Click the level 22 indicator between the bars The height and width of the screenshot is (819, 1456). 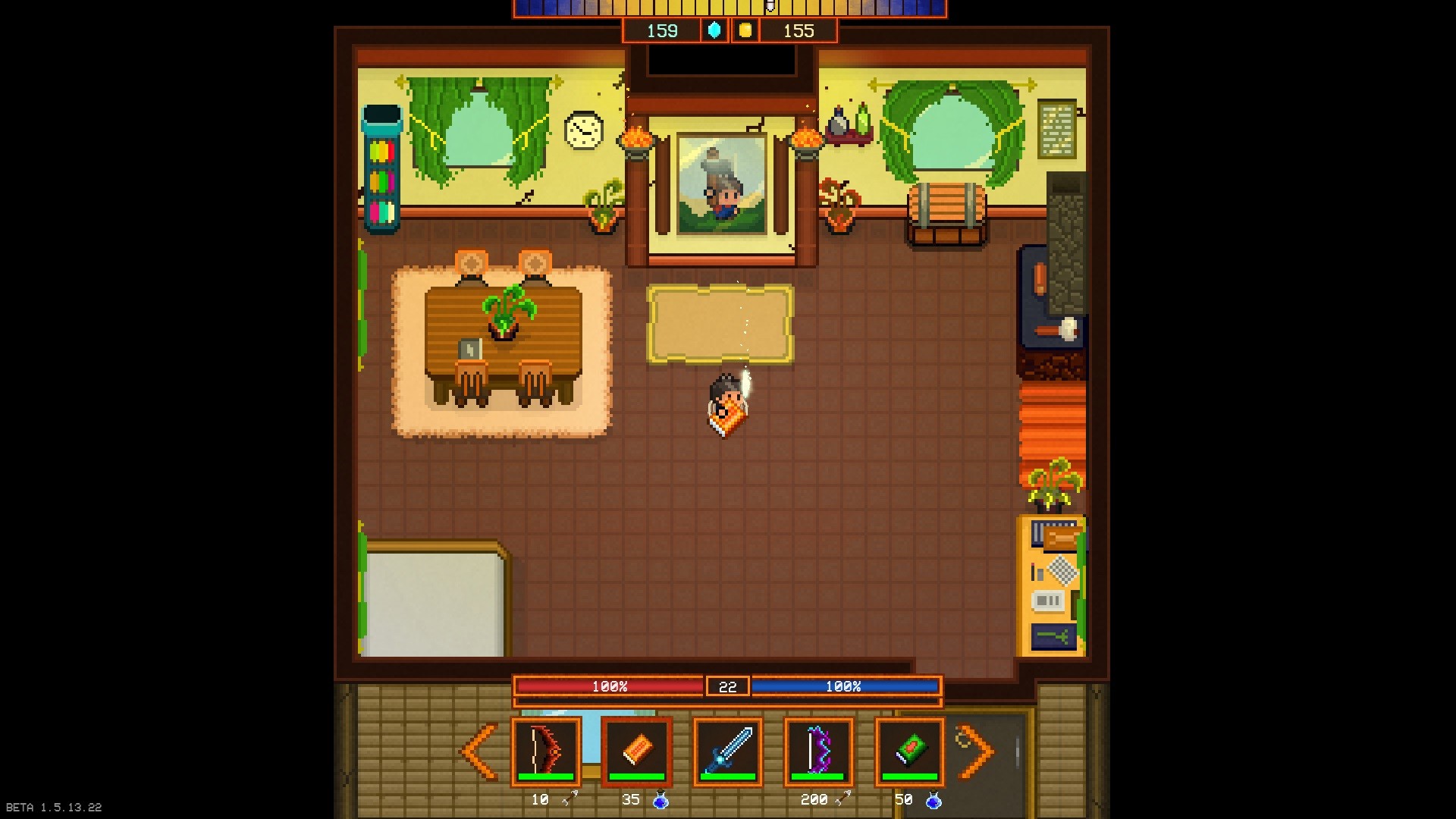pyautogui.click(x=727, y=687)
